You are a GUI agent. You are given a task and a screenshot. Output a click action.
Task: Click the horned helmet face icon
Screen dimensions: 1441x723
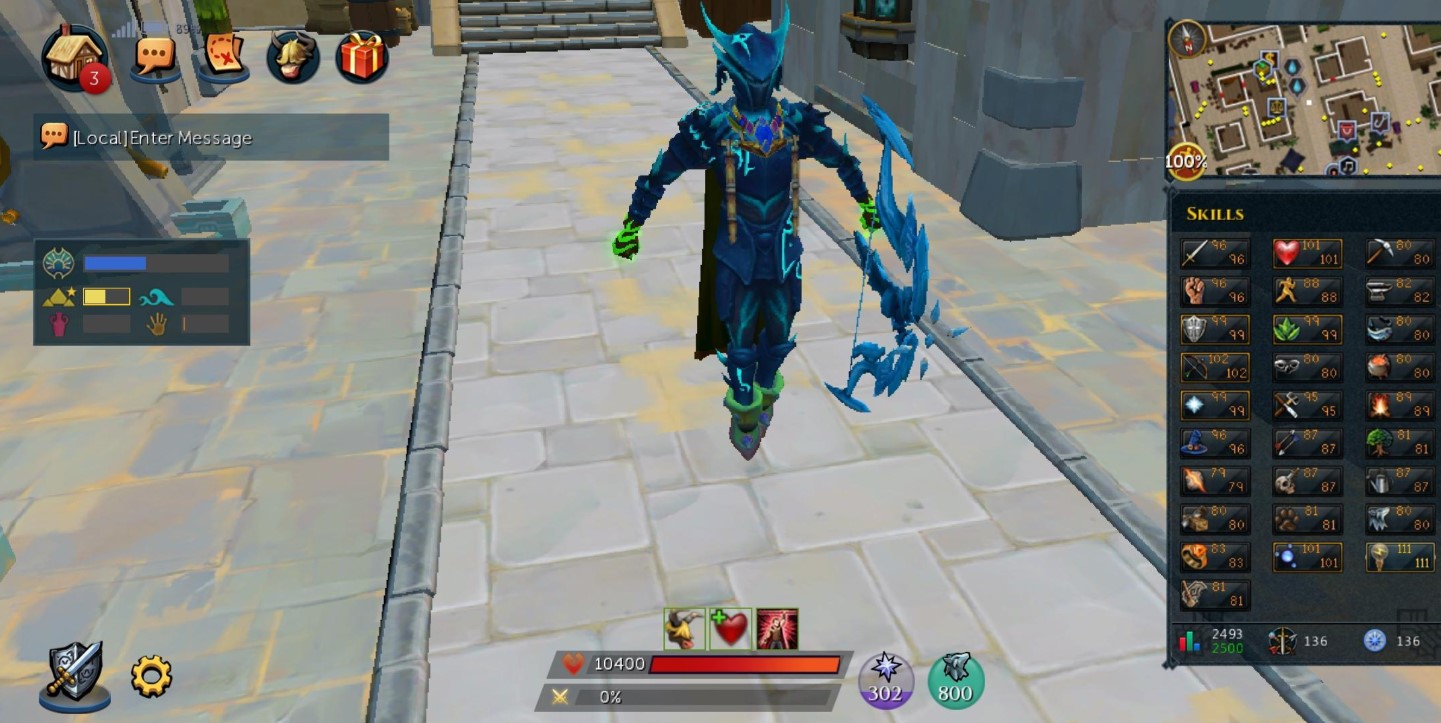[292, 56]
